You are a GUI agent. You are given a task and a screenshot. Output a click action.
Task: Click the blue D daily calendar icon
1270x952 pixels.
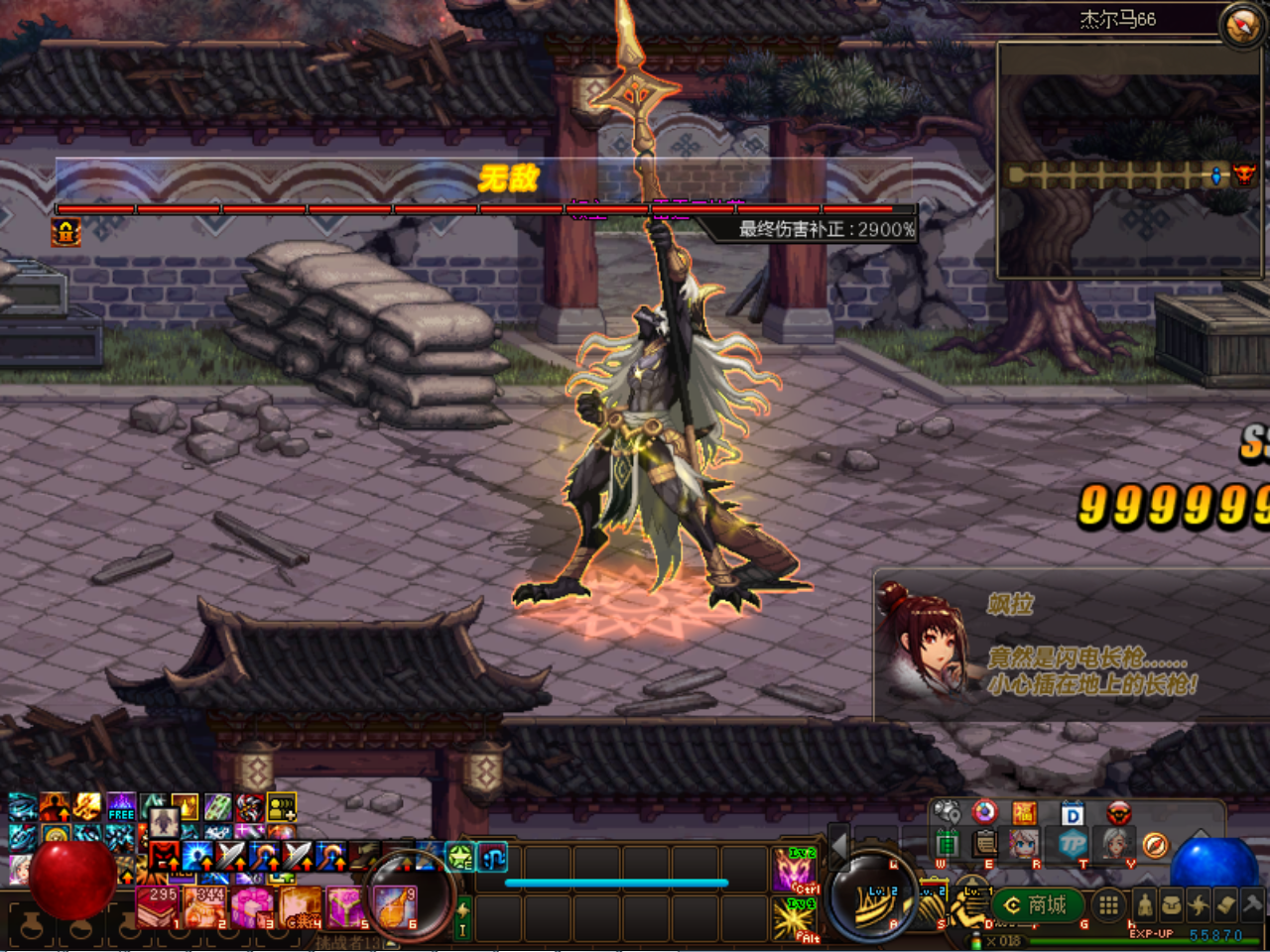click(x=1072, y=813)
